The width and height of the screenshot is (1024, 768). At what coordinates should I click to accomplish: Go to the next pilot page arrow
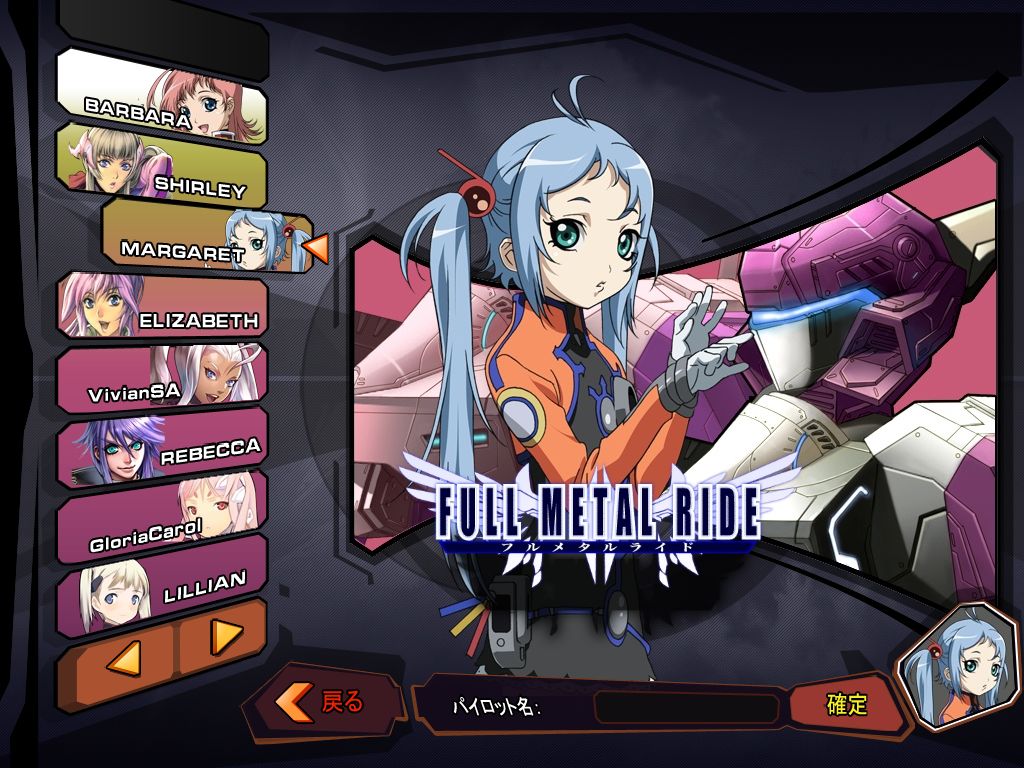click(x=224, y=634)
